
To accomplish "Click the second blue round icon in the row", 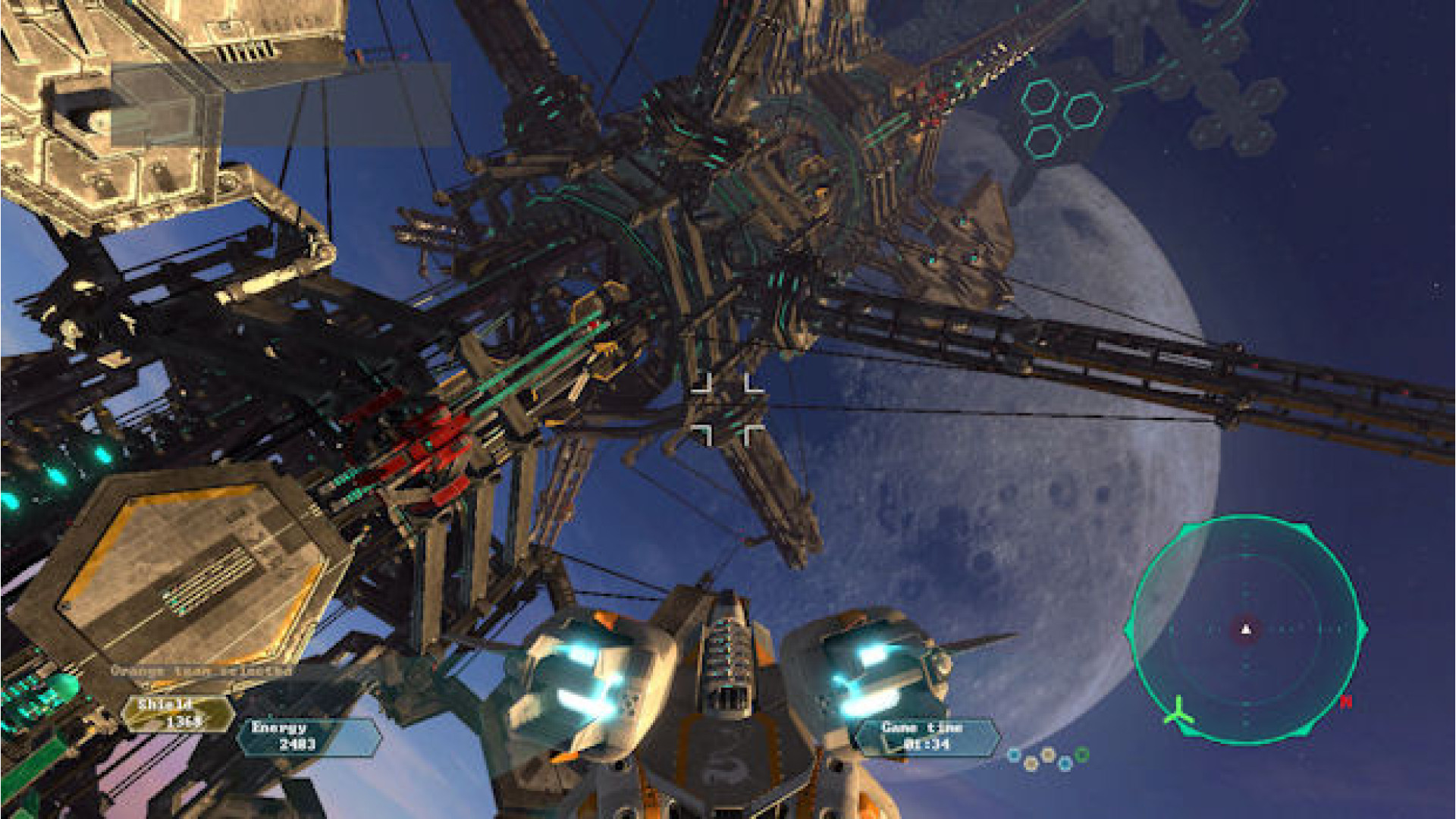I will pos(1065,762).
